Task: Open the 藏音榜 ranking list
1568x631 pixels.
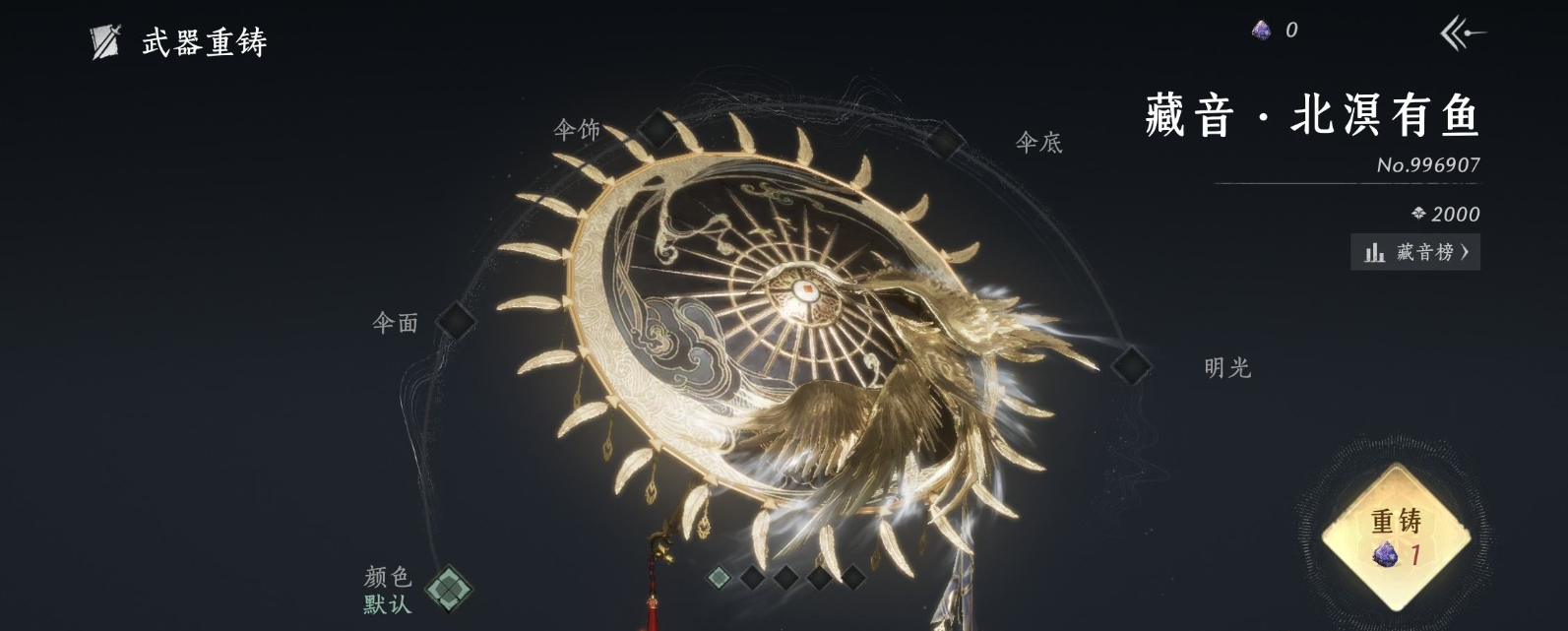Action: tap(1415, 252)
